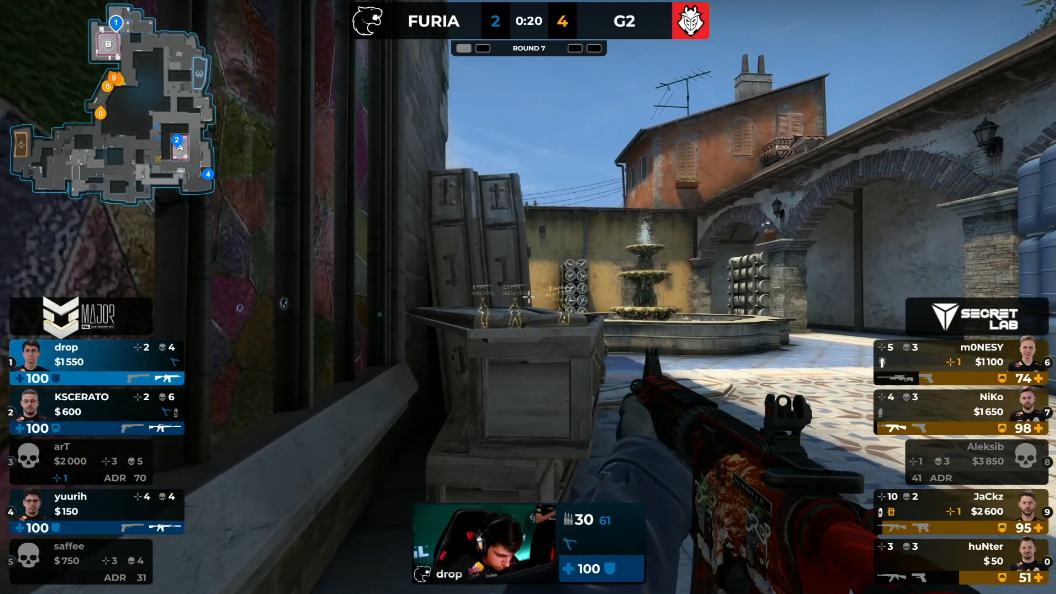This screenshot has width=1056, height=594.
Task: Select KSCERATO's player row
Action: 97,411
